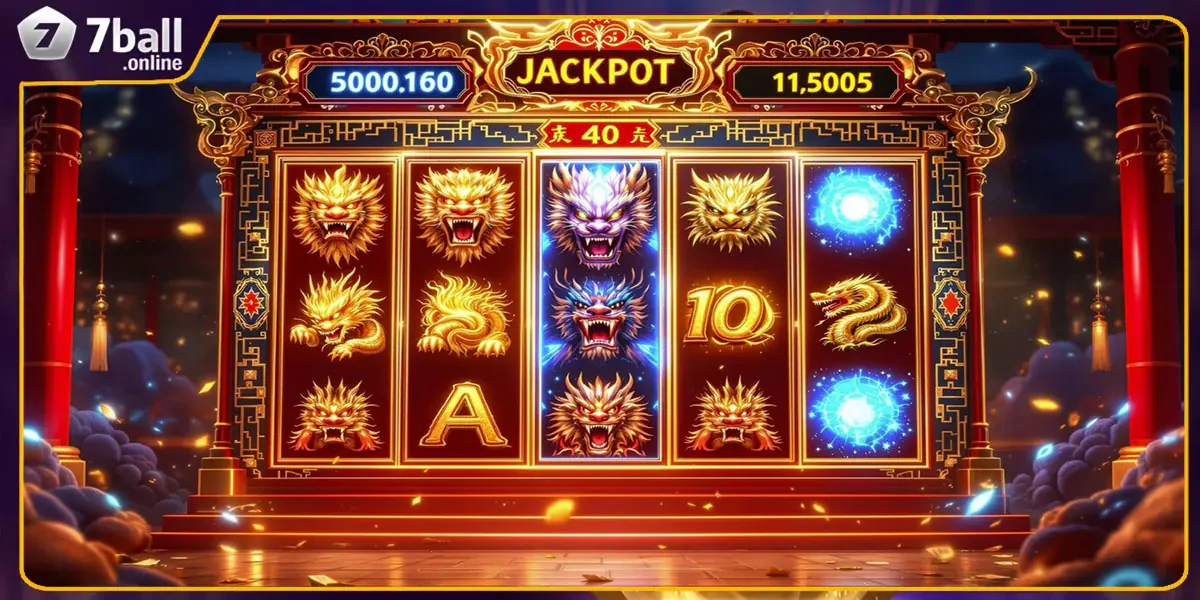Click the 7ball.online logo
The image size is (1200, 600).
click(x=100, y=42)
